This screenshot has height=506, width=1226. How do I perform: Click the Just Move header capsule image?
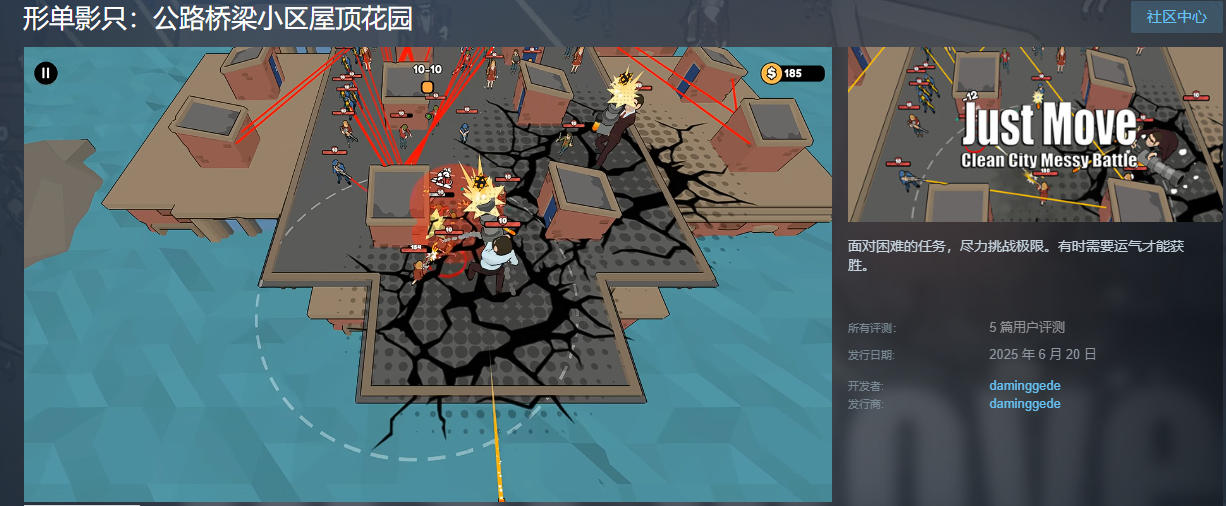pos(1035,134)
